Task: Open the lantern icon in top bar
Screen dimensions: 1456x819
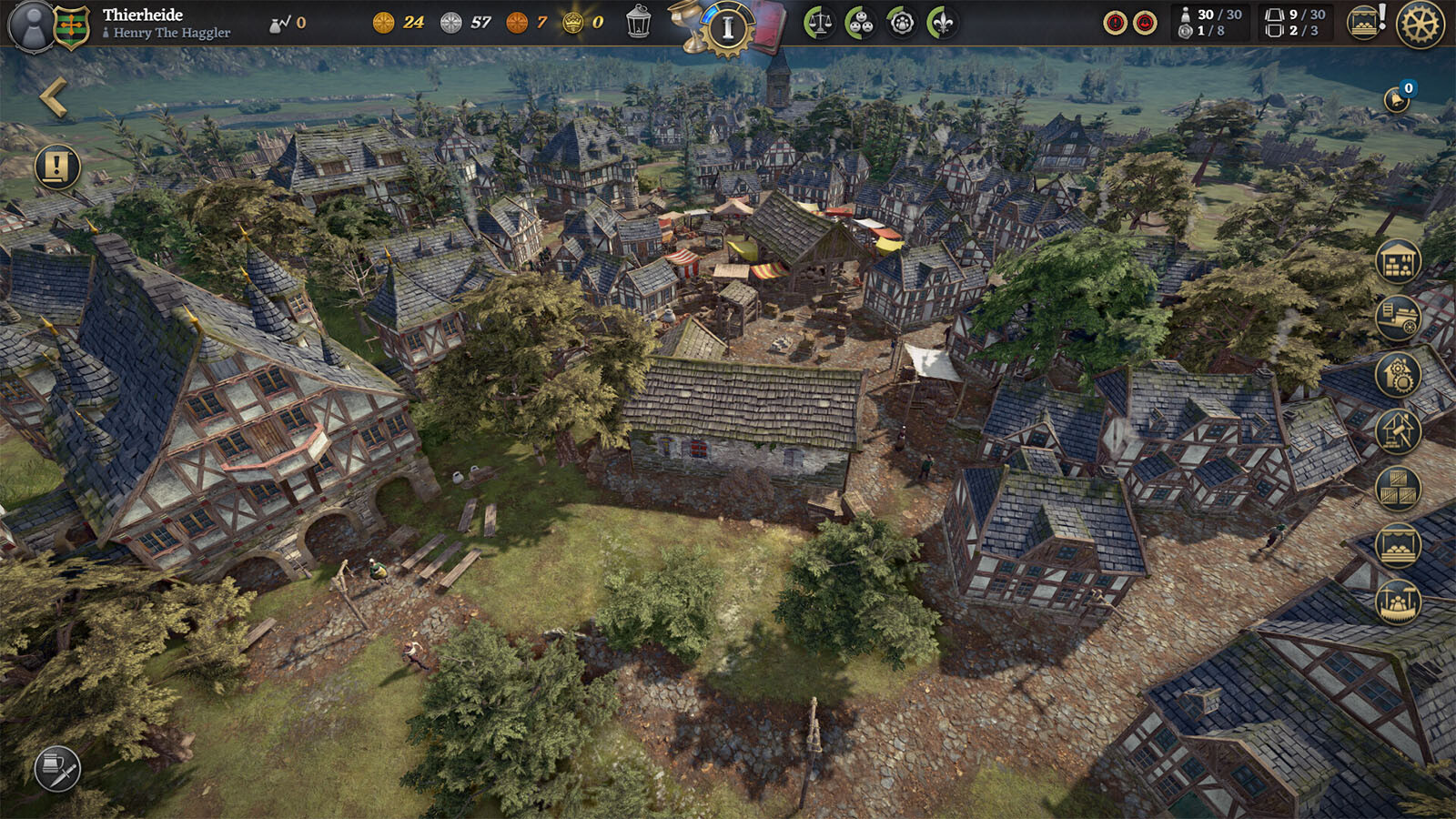Action: click(639, 23)
